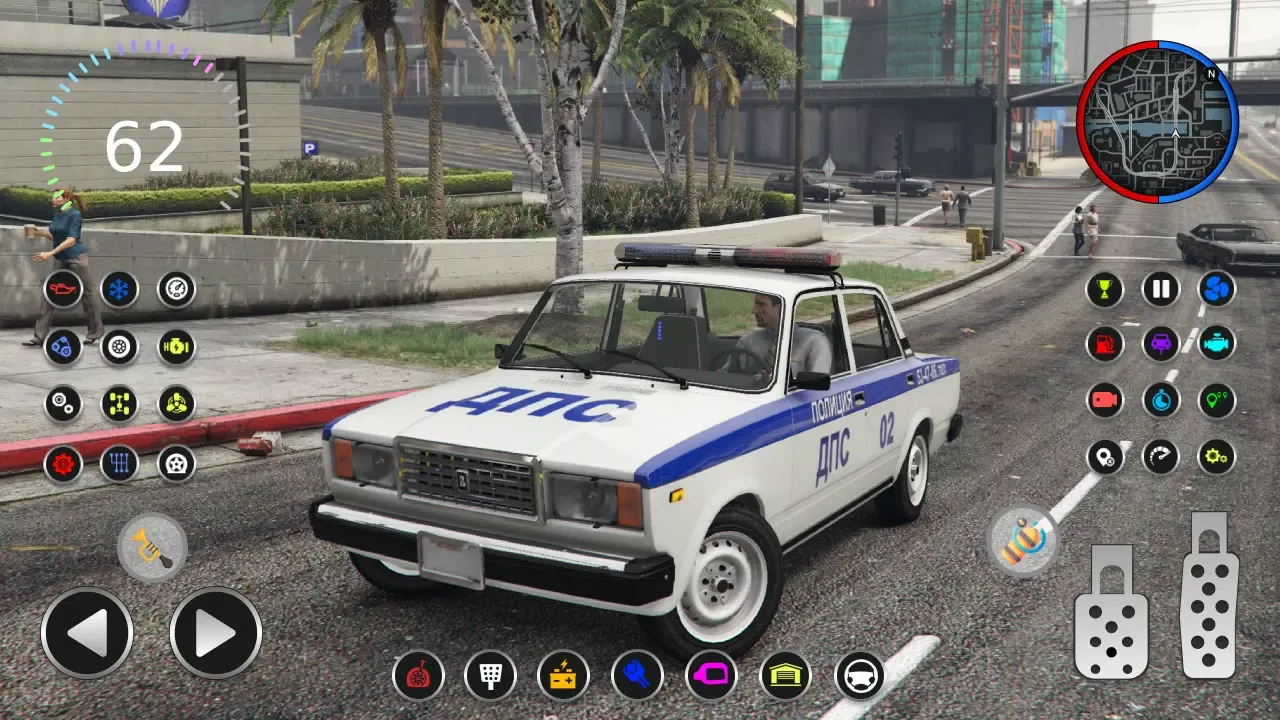Toggle the snowflake air conditioning icon
Image resolution: width=1280 pixels, height=720 pixels.
(x=117, y=289)
